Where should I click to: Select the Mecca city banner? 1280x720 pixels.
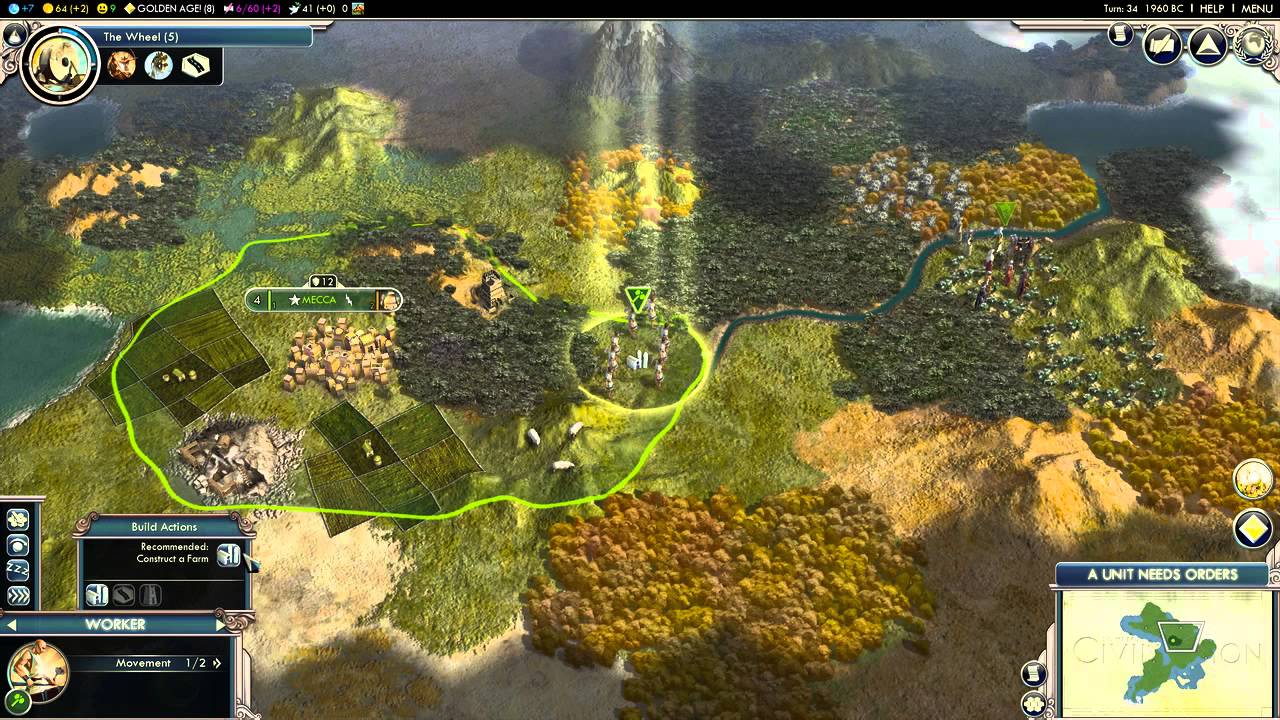[x=322, y=299]
